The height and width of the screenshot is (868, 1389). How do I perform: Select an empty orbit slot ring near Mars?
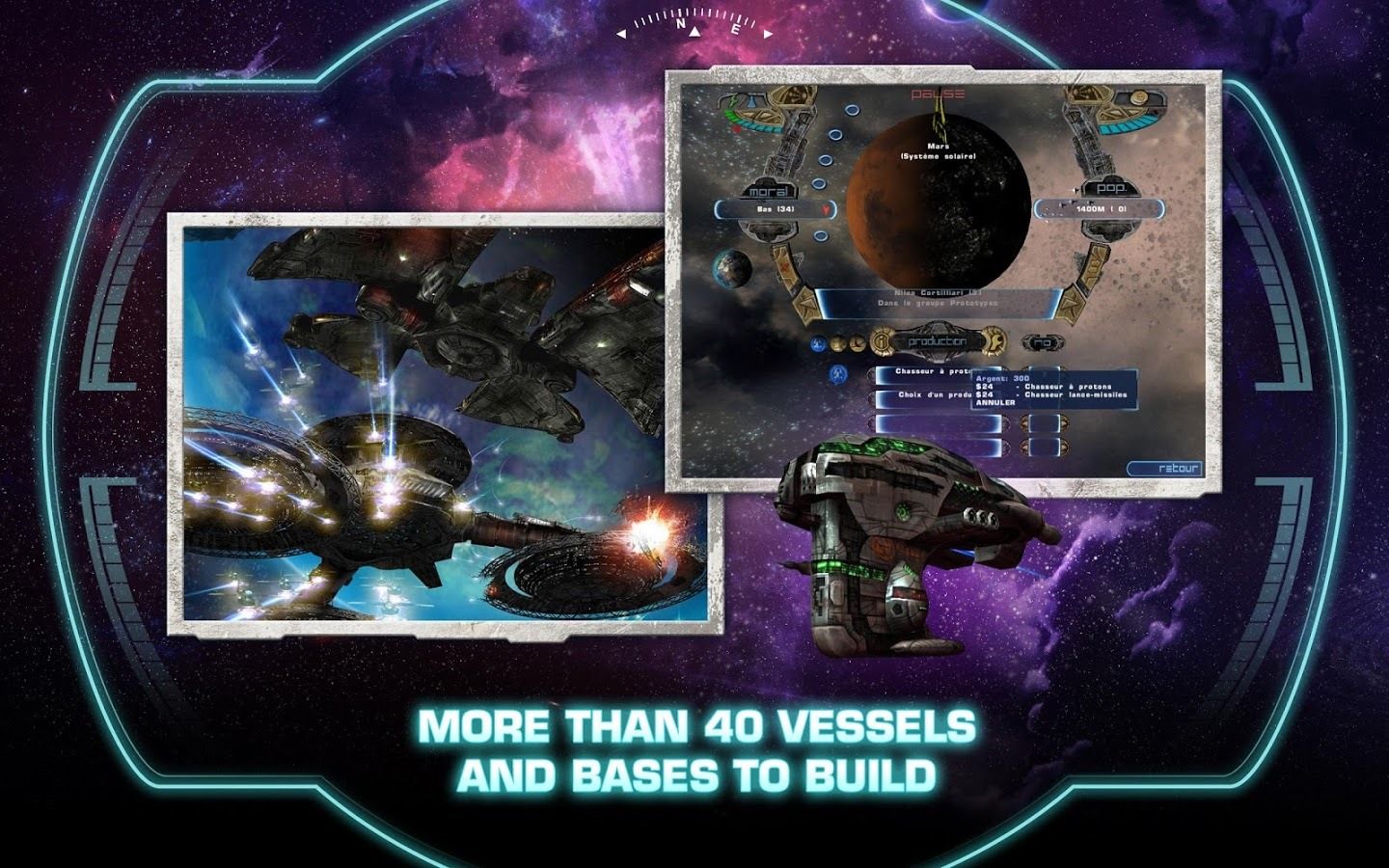pyautogui.click(x=836, y=133)
